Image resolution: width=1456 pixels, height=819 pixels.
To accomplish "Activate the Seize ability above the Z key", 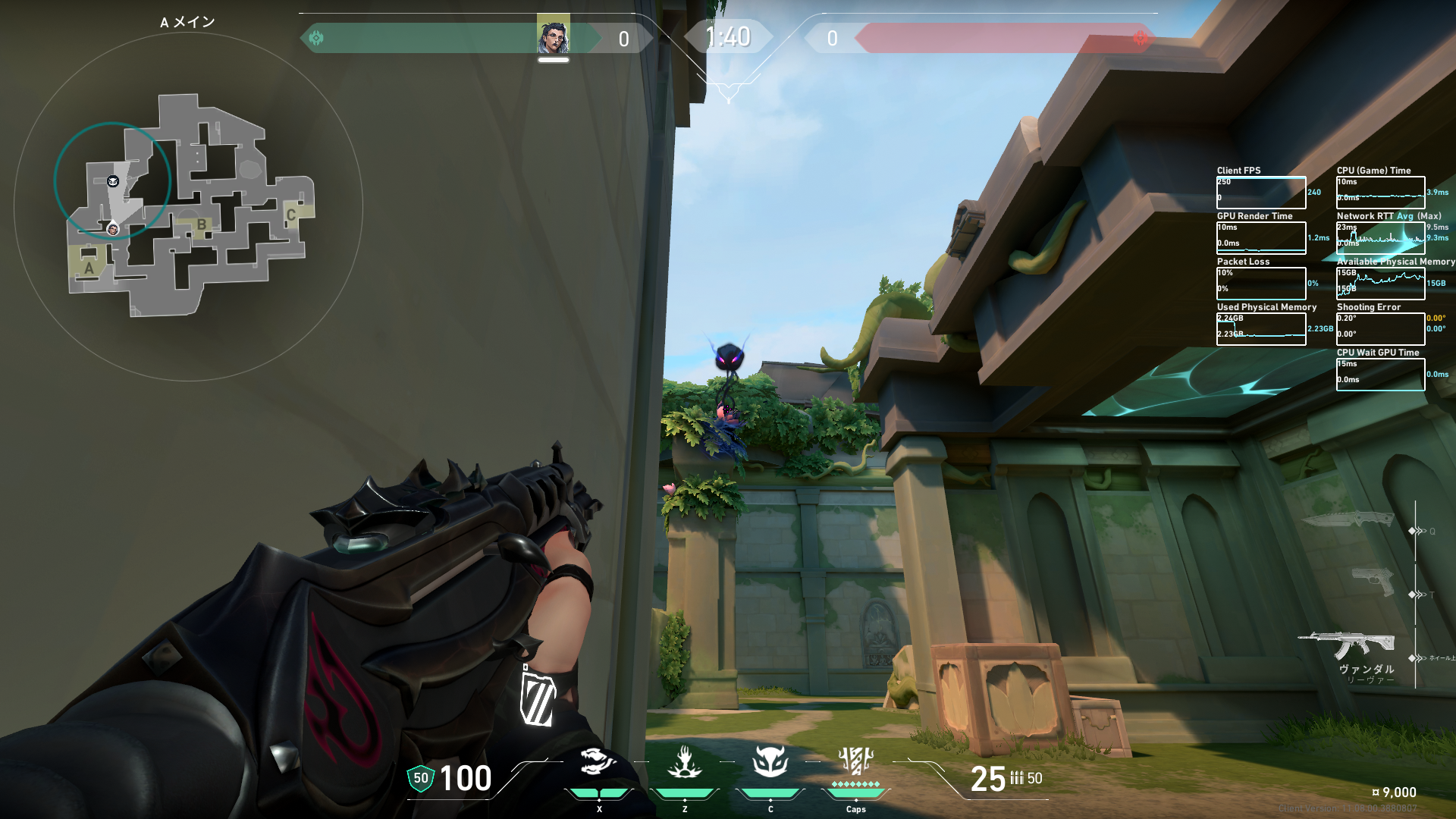I will tap(684, 762).
